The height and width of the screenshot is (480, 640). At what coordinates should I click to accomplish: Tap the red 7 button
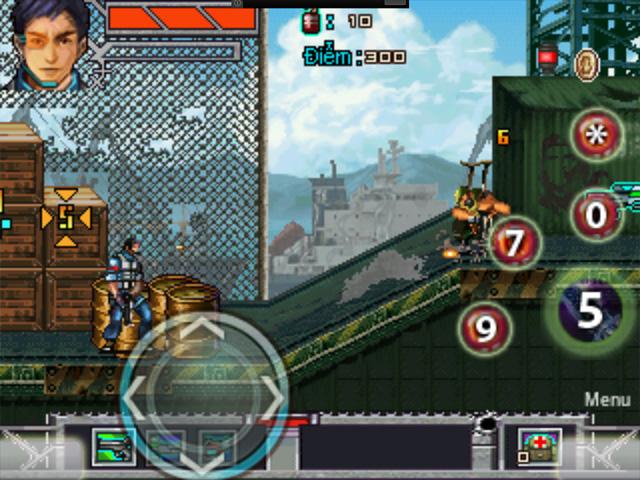tap(515, 242)
